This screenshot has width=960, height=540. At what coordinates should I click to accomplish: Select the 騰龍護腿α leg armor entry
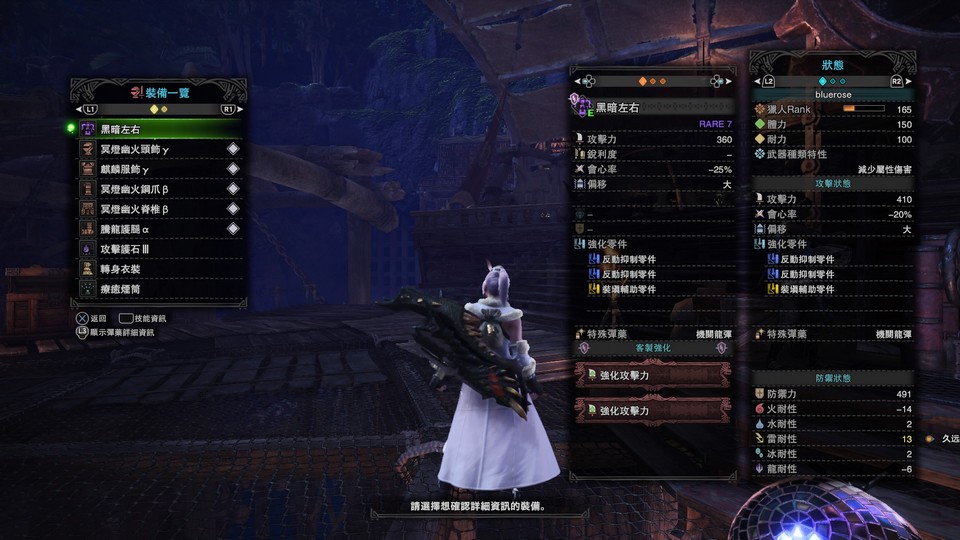click(158, 229)
